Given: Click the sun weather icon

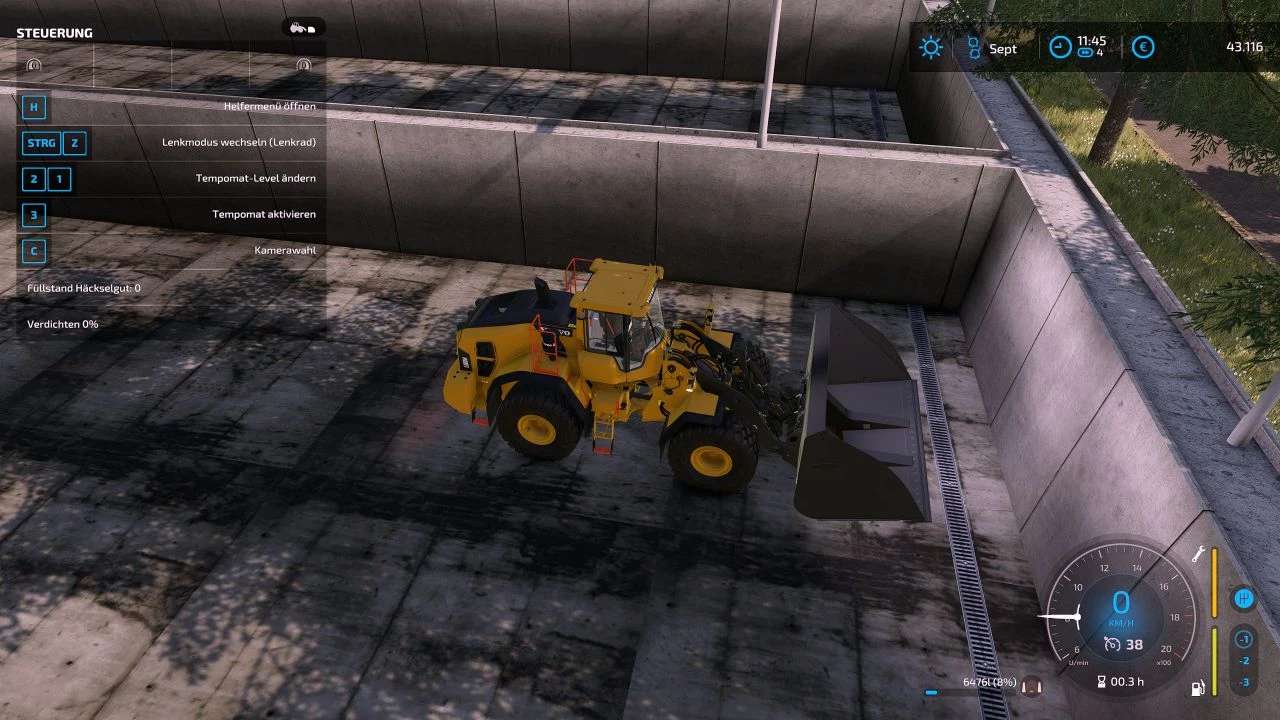Looking at the screenshot, I should [x=931, y=47].
